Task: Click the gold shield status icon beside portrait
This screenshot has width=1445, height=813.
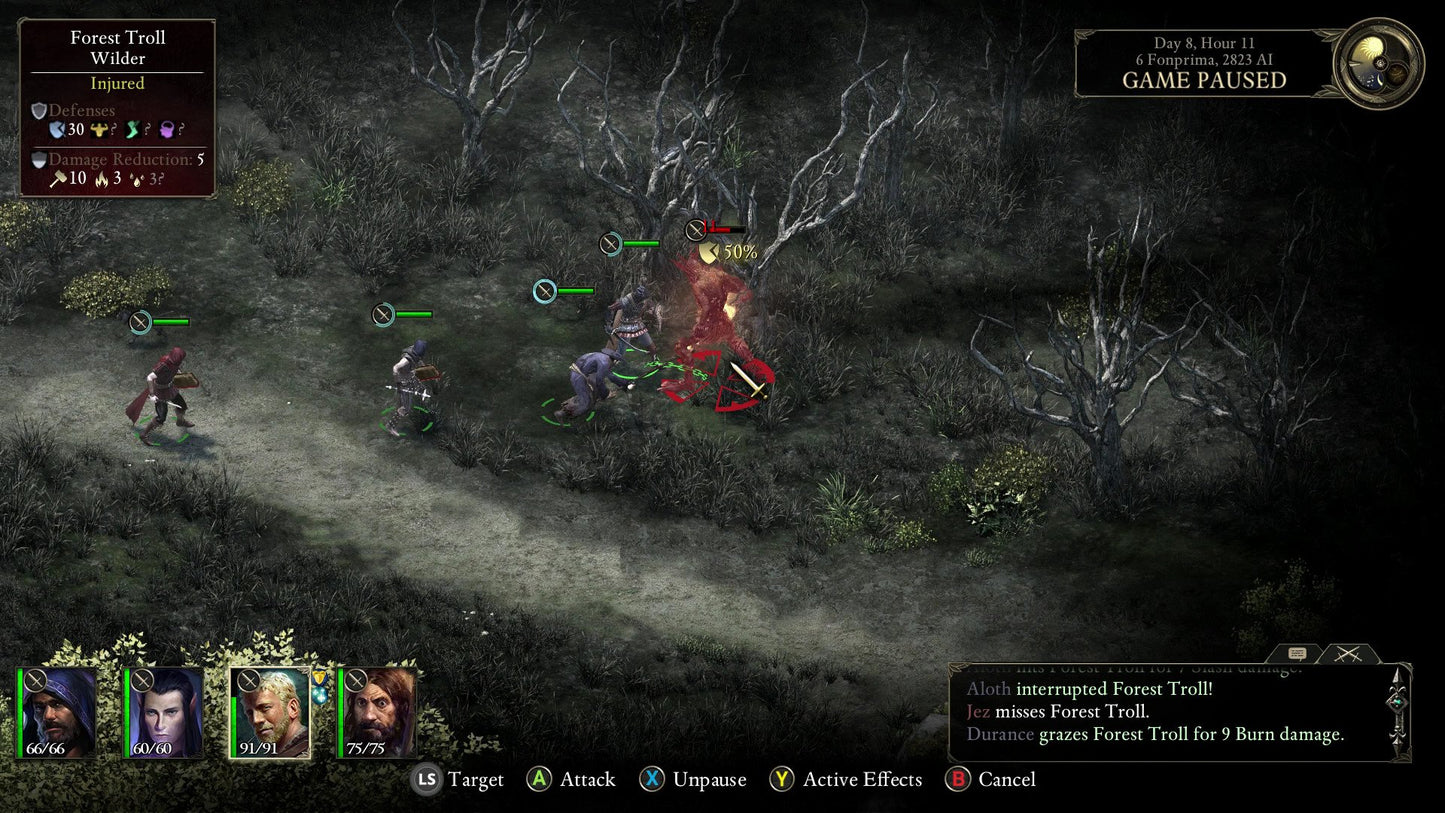Action: pyautogui.click(x=320, y=678)
